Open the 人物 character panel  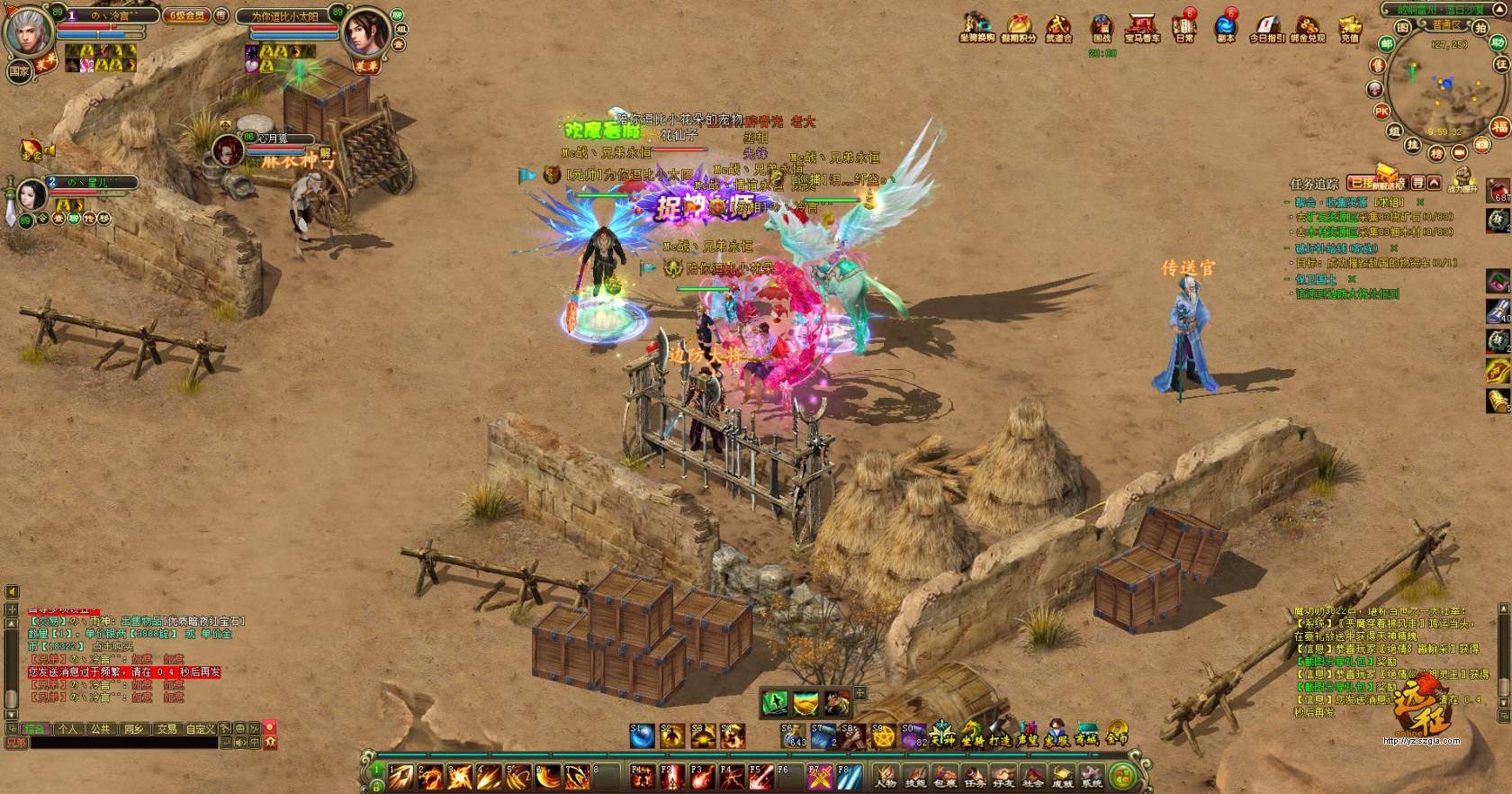click(x=886, y=776)
